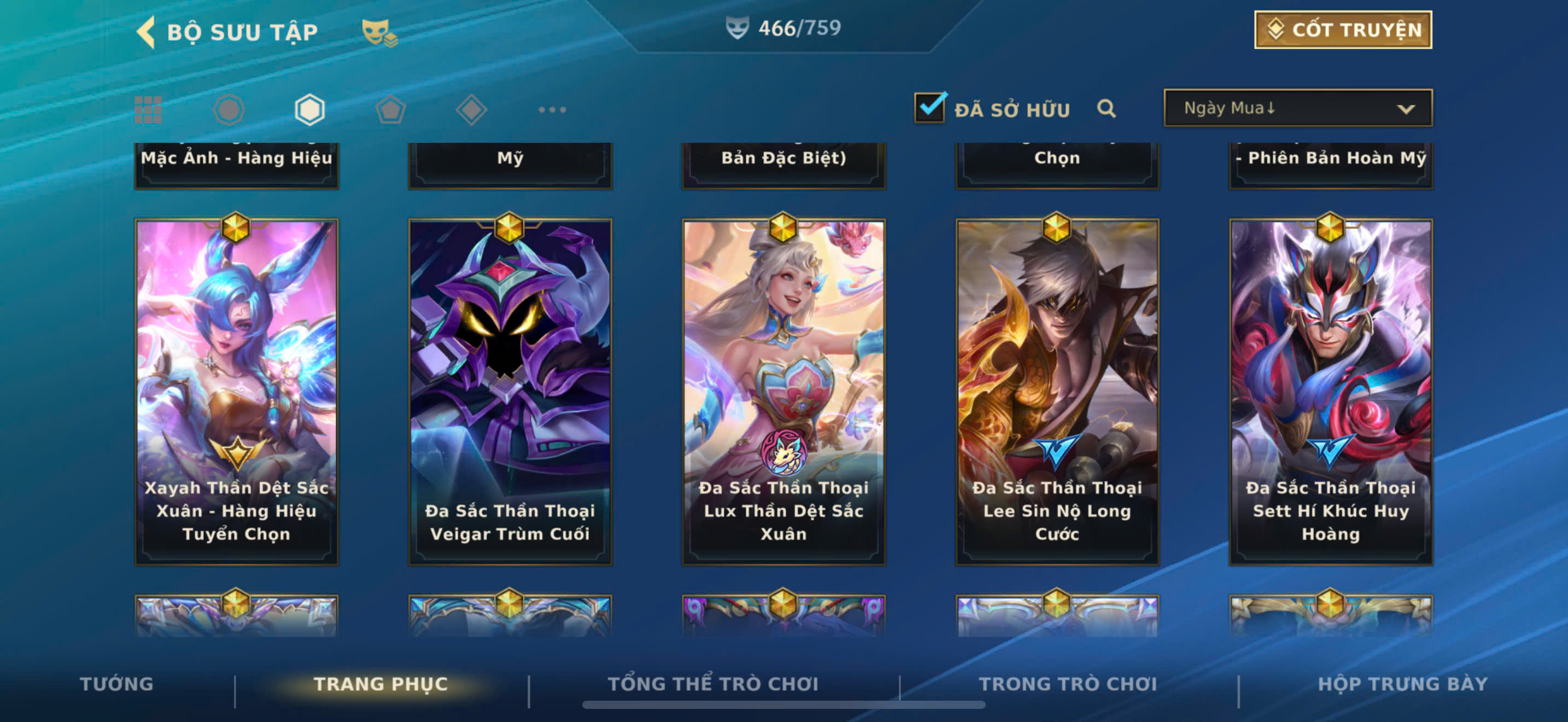Switch to the Tướng tab
Screen dimensions: 1568x722
[x=116, y=684]
